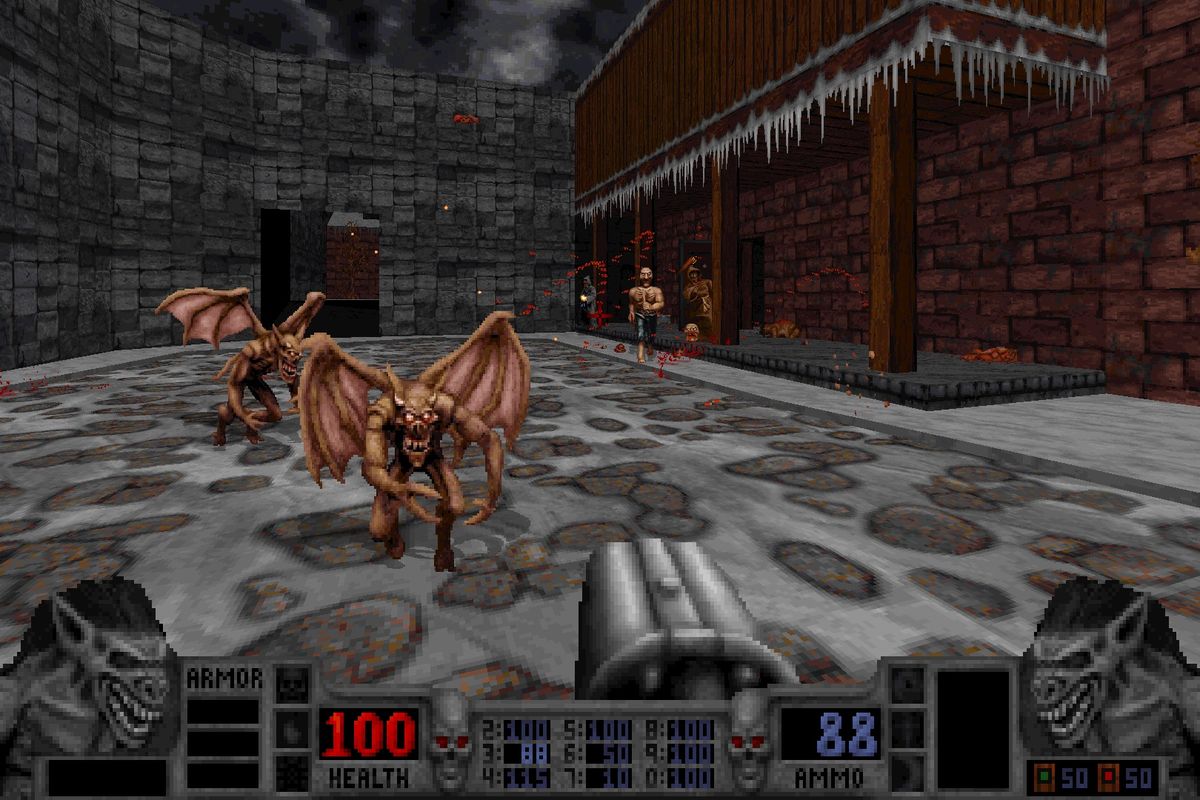The height and width of the screenshot is (800, 1200).
Task: Select the red-light item icon
Action: tap(1107, 777)
